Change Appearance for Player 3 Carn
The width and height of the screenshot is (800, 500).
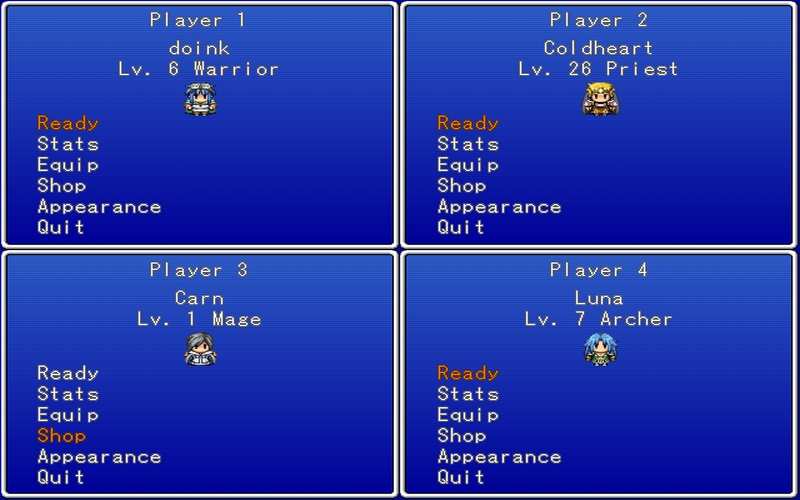[x=99, y=457]
